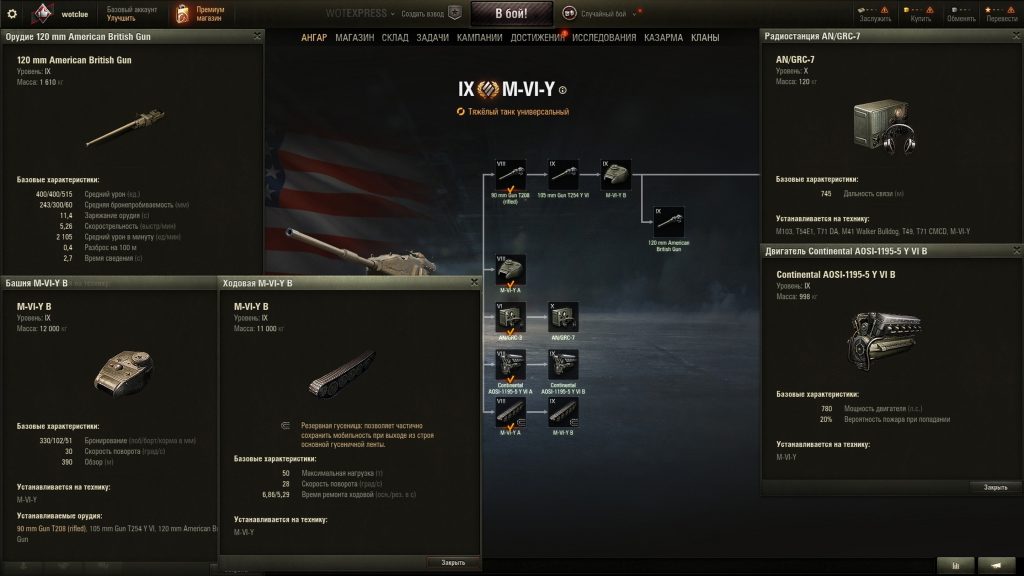This screenshot has width=1024, height=576.
Task: Switch to the ИССЛЕДОВАНИЯ tab
Action: point(603,38)
